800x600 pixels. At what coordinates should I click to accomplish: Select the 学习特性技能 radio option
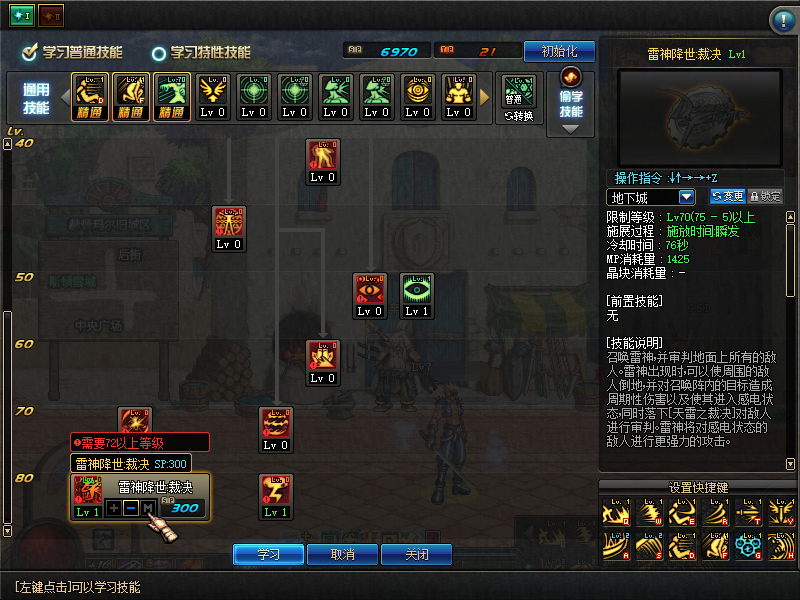point(159,53)
